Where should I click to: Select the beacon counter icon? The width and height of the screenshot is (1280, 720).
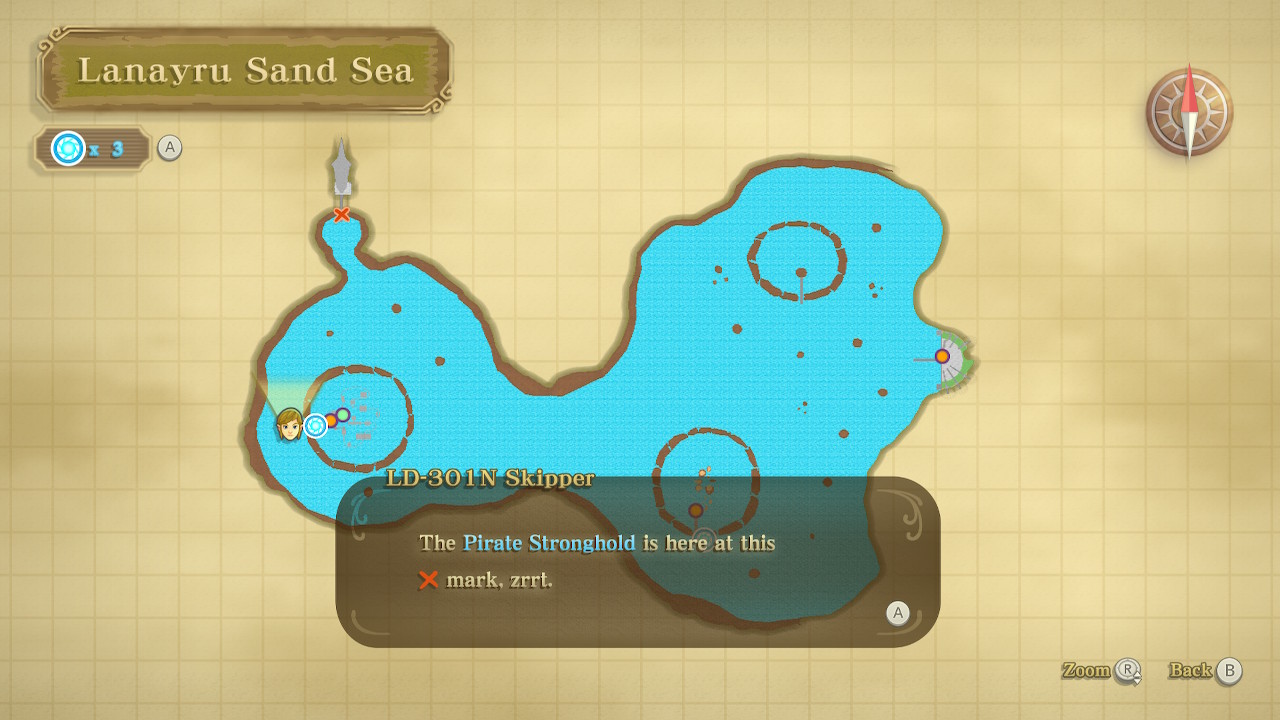point(68,149)
